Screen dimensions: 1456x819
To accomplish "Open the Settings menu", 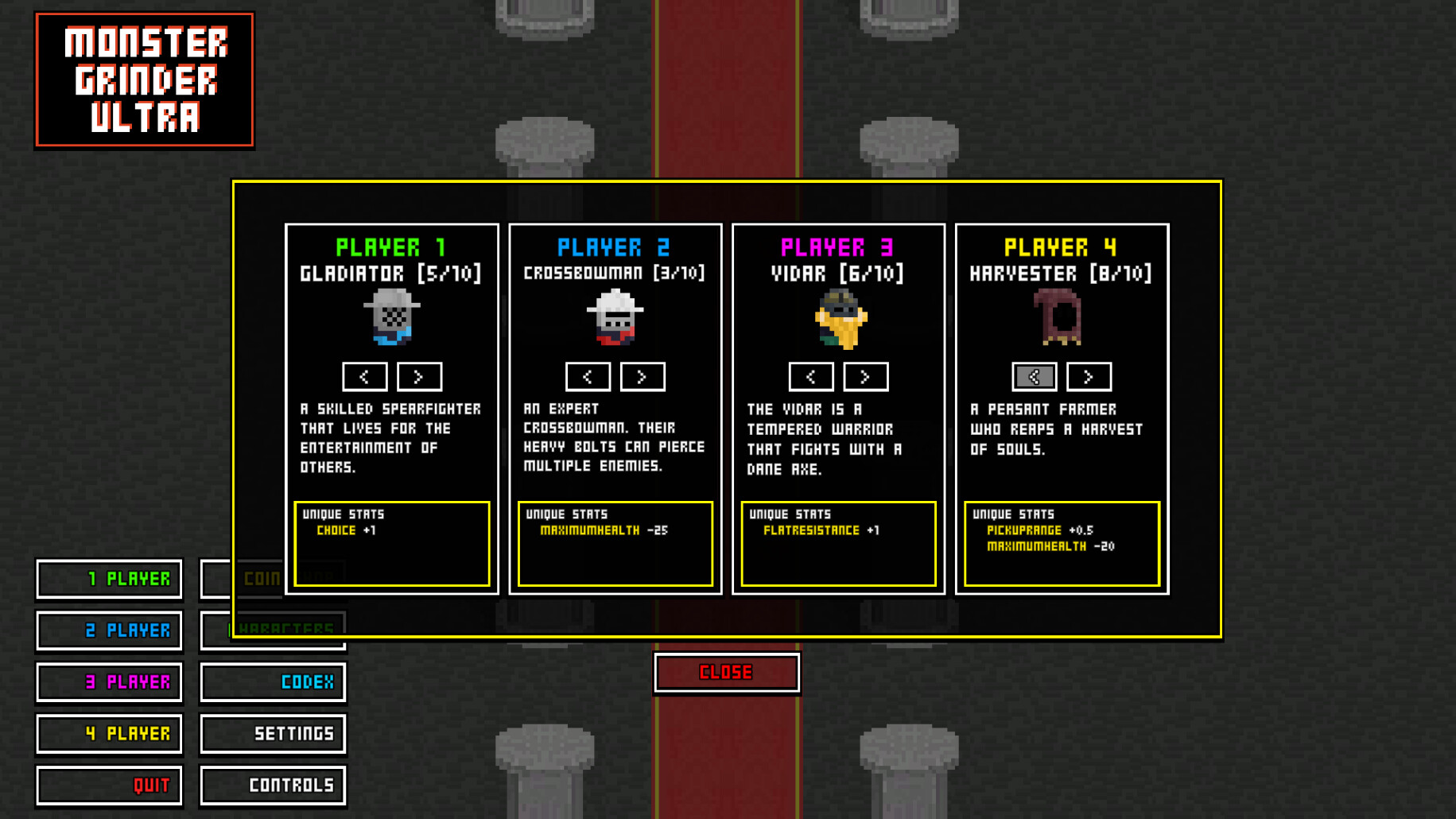I will [273, 733].
